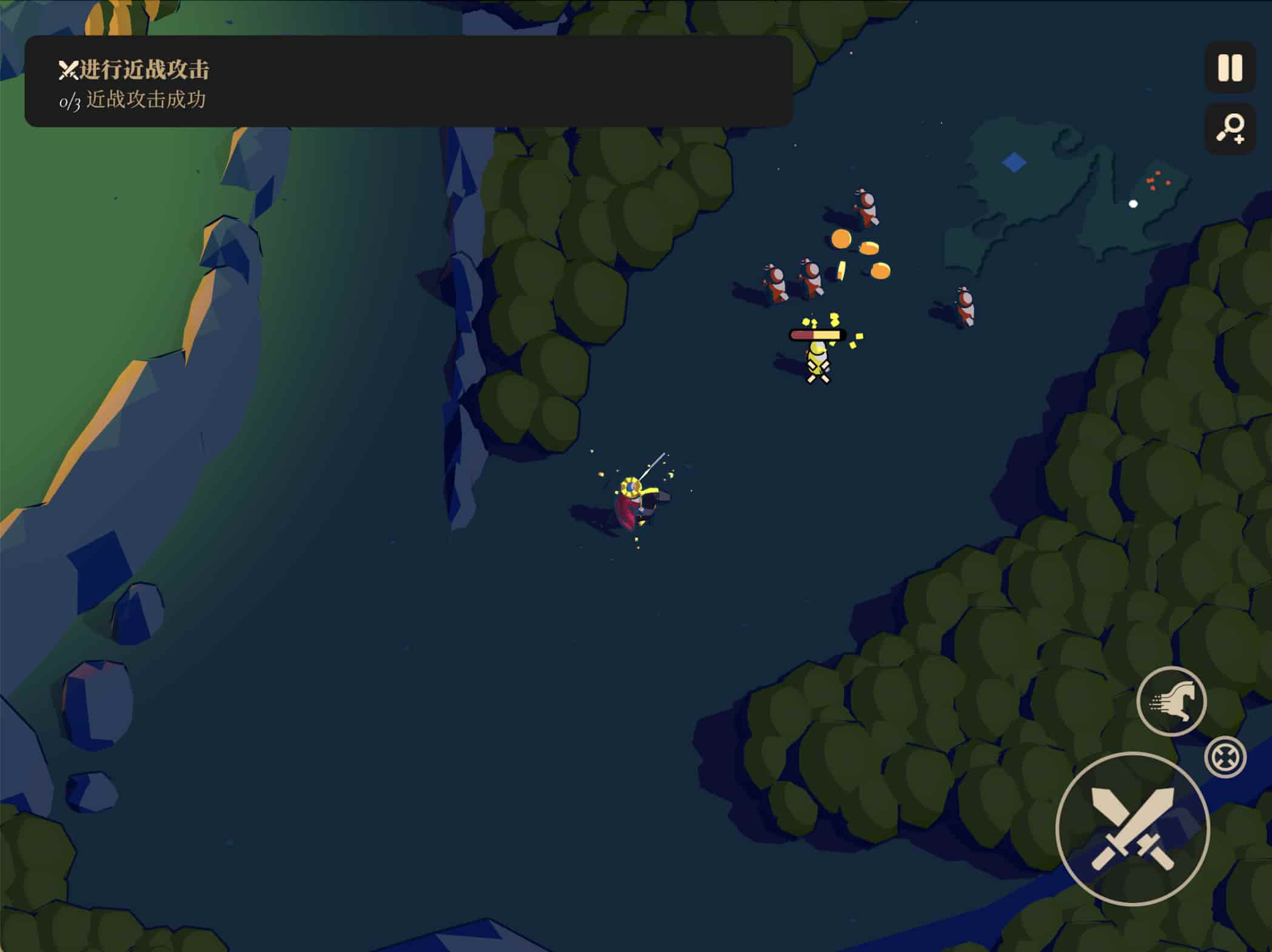Viewport: 1272px width, 952px height.
Task: Tap the small round target button
Action: click(x=1225, y=757)
